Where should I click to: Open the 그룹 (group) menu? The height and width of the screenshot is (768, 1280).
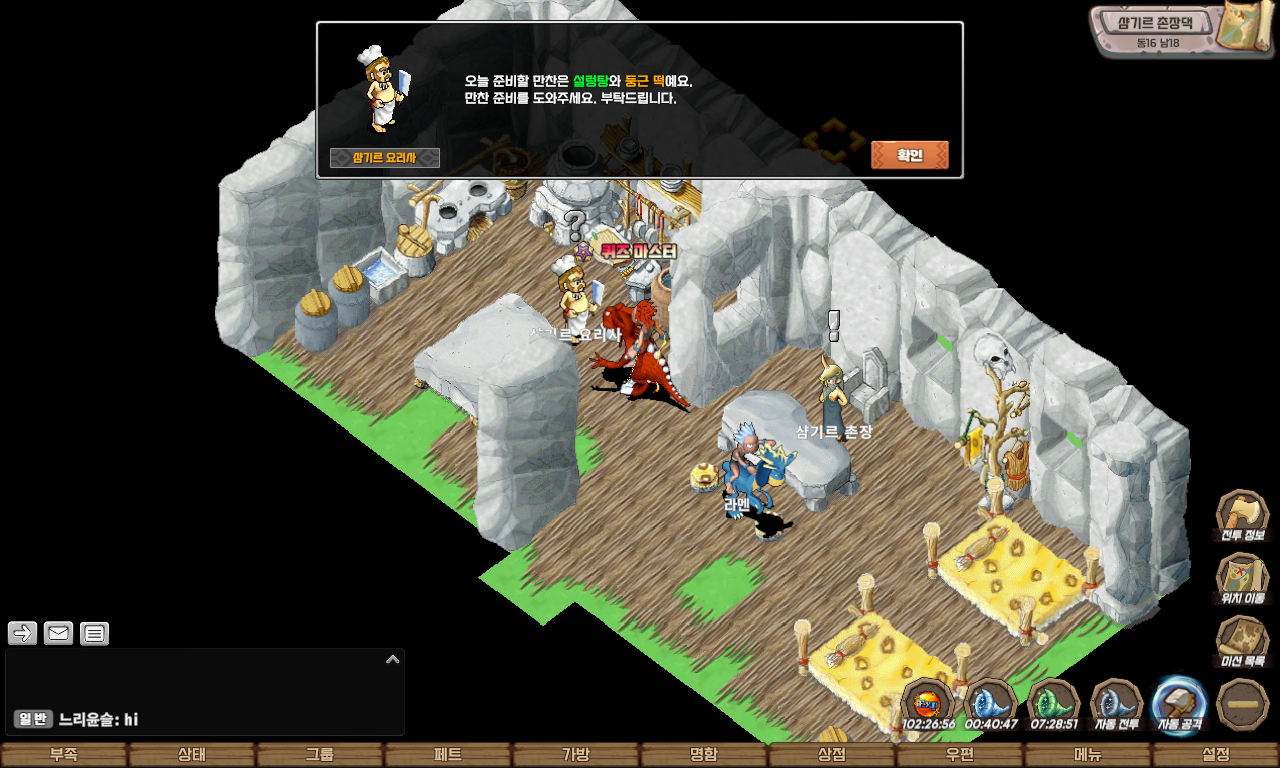pos(320,755)
